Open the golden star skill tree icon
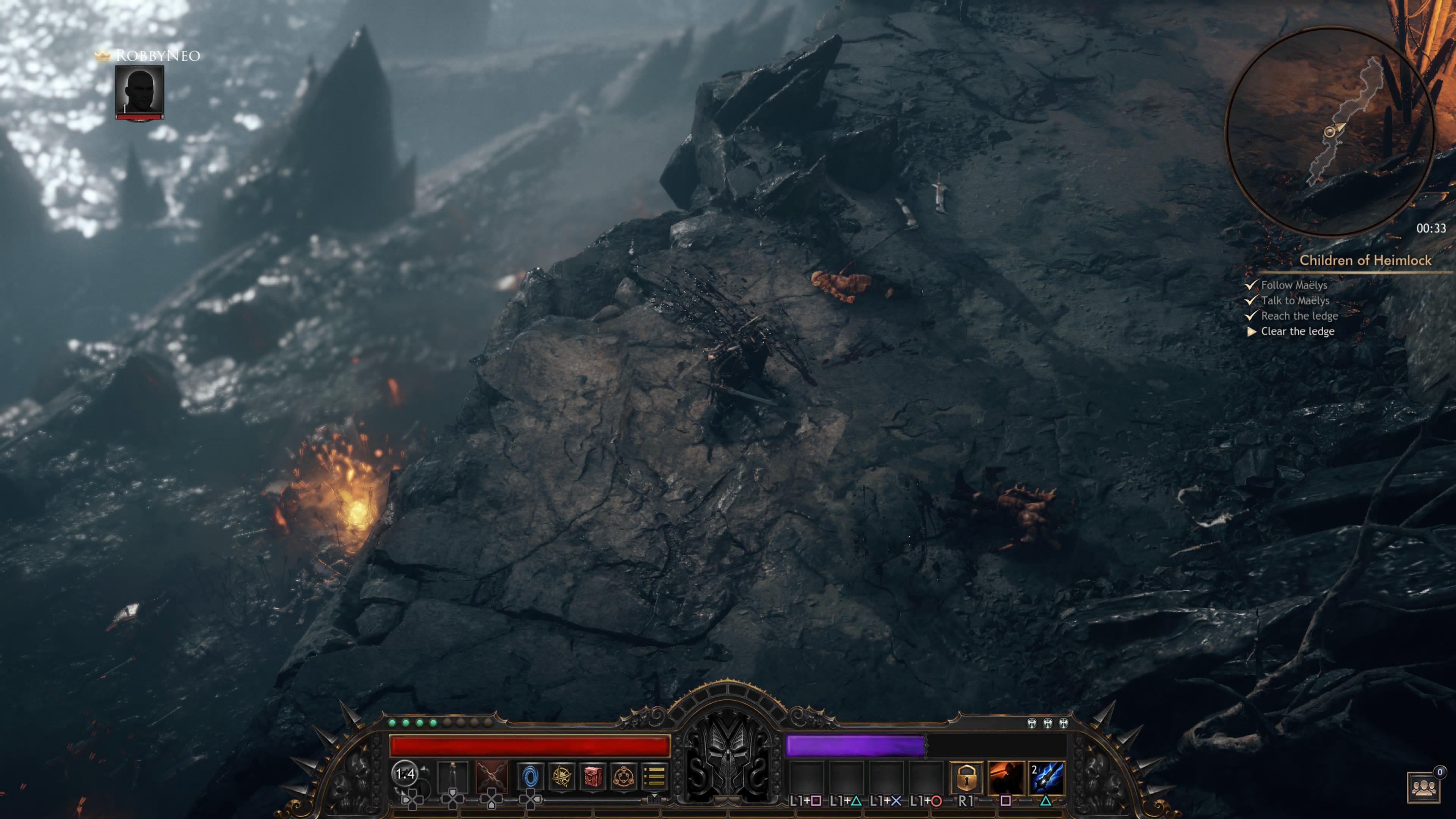Viewport: 1456px width, 819px height. point(561,776)
